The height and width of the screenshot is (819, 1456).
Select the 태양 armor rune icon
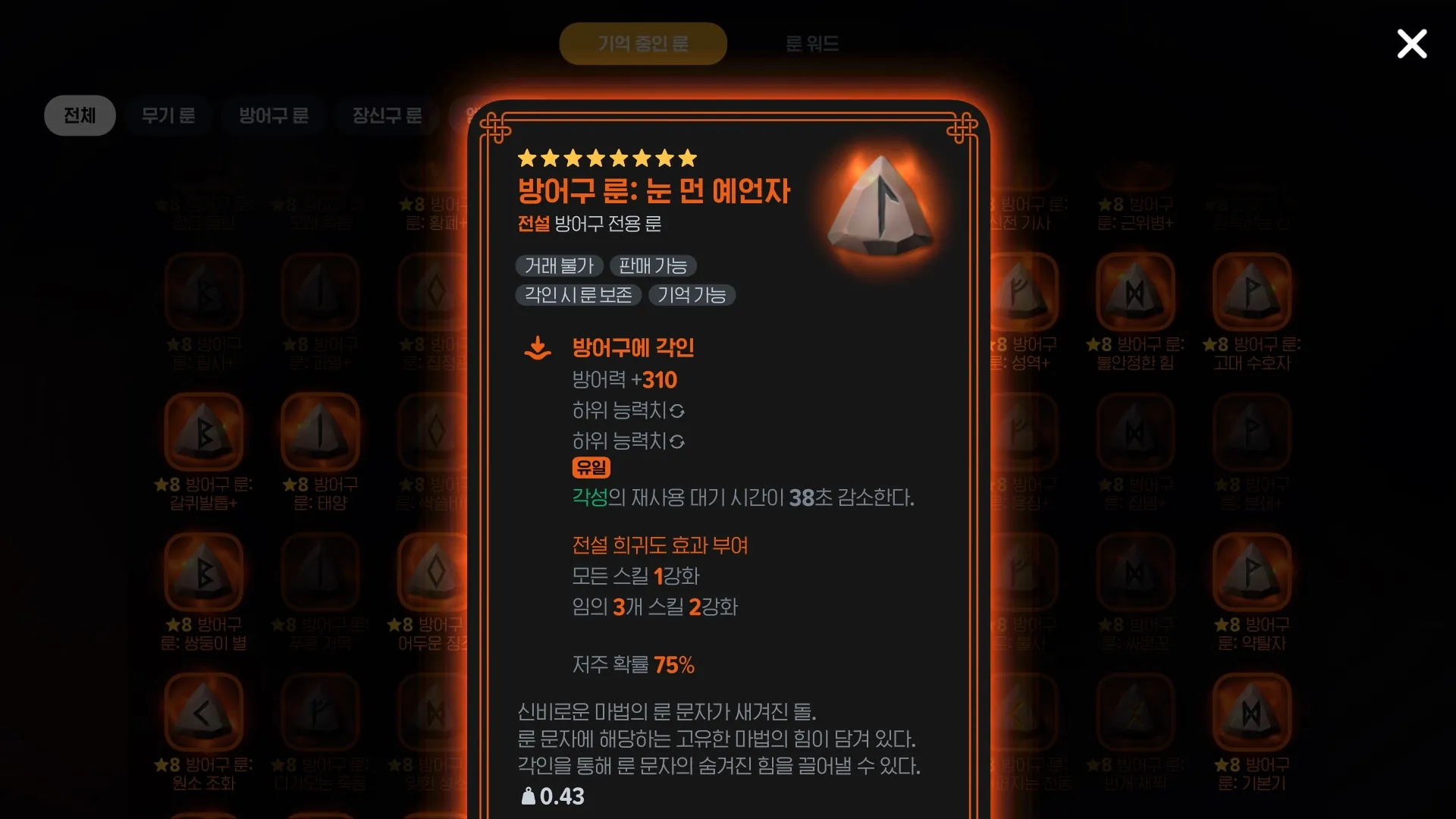pos(319,431)
